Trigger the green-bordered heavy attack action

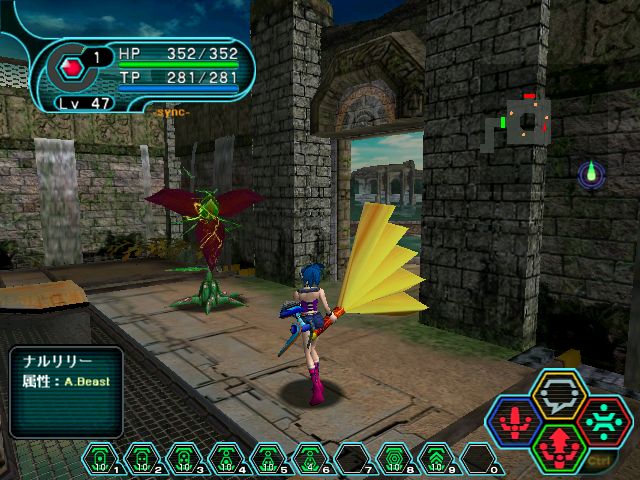[562, 446]
